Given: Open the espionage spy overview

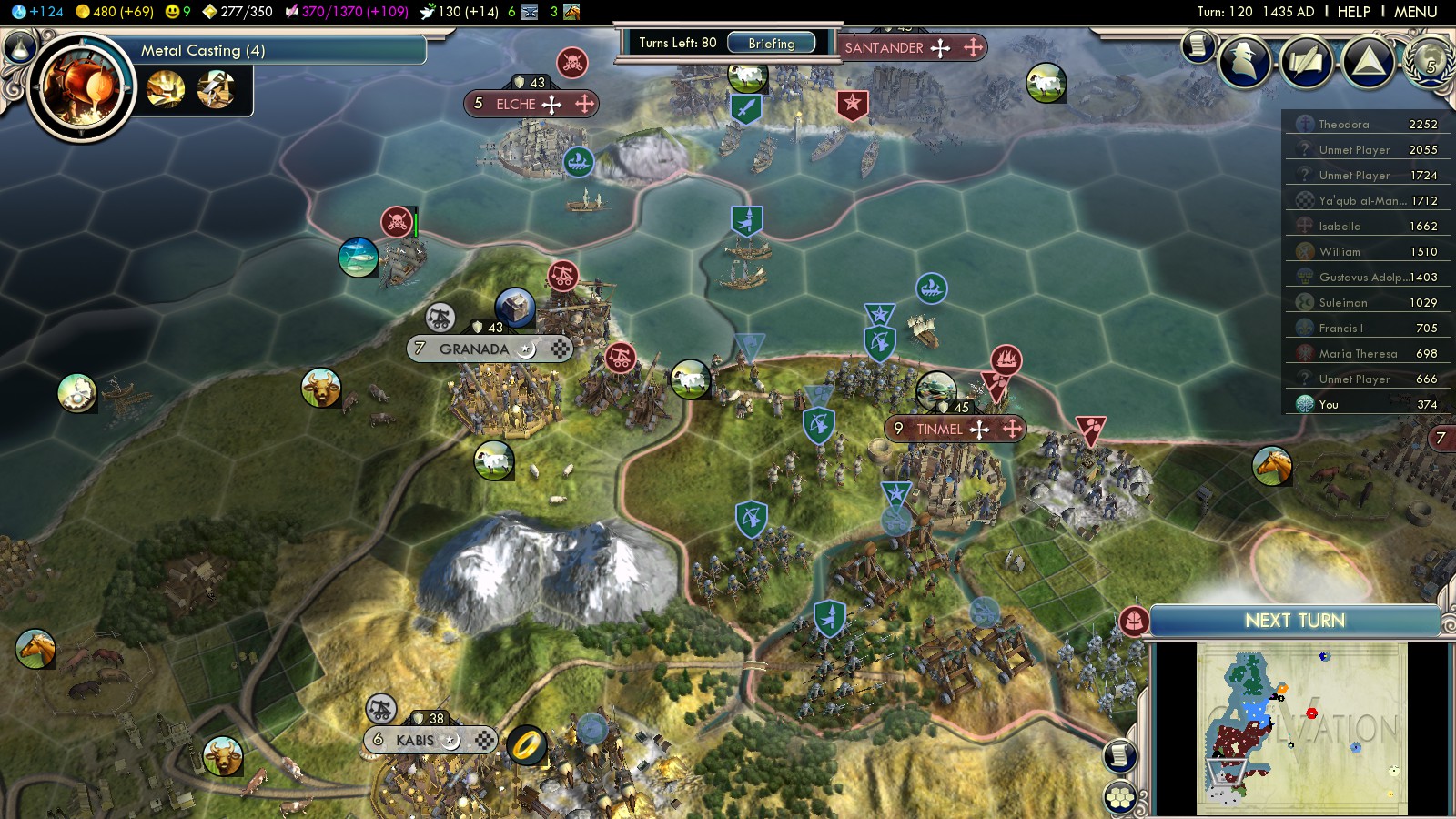Looking at the screenshot, I should coord(1244,62).
